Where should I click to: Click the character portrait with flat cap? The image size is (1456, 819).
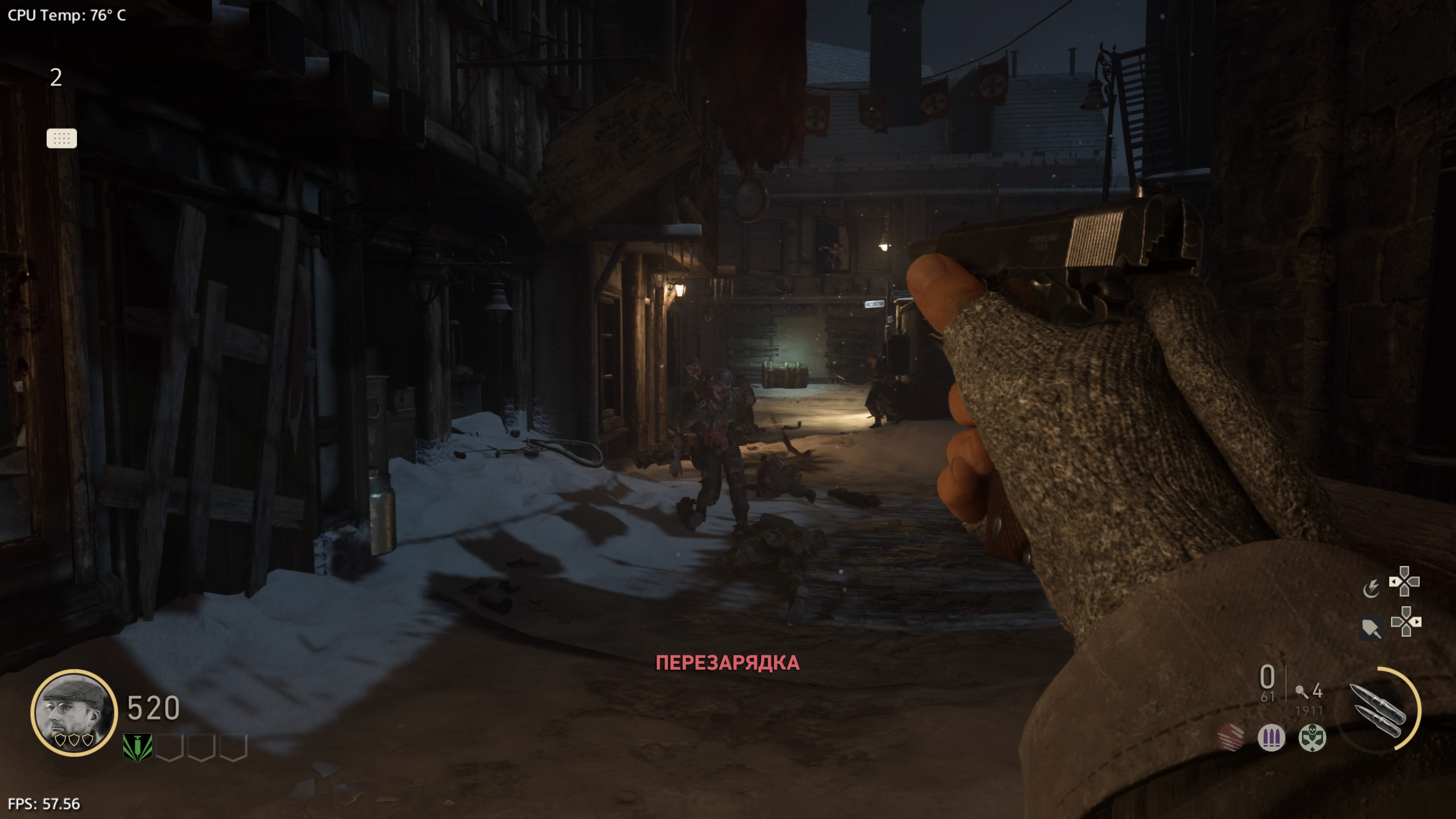click(x=74, y=712)
